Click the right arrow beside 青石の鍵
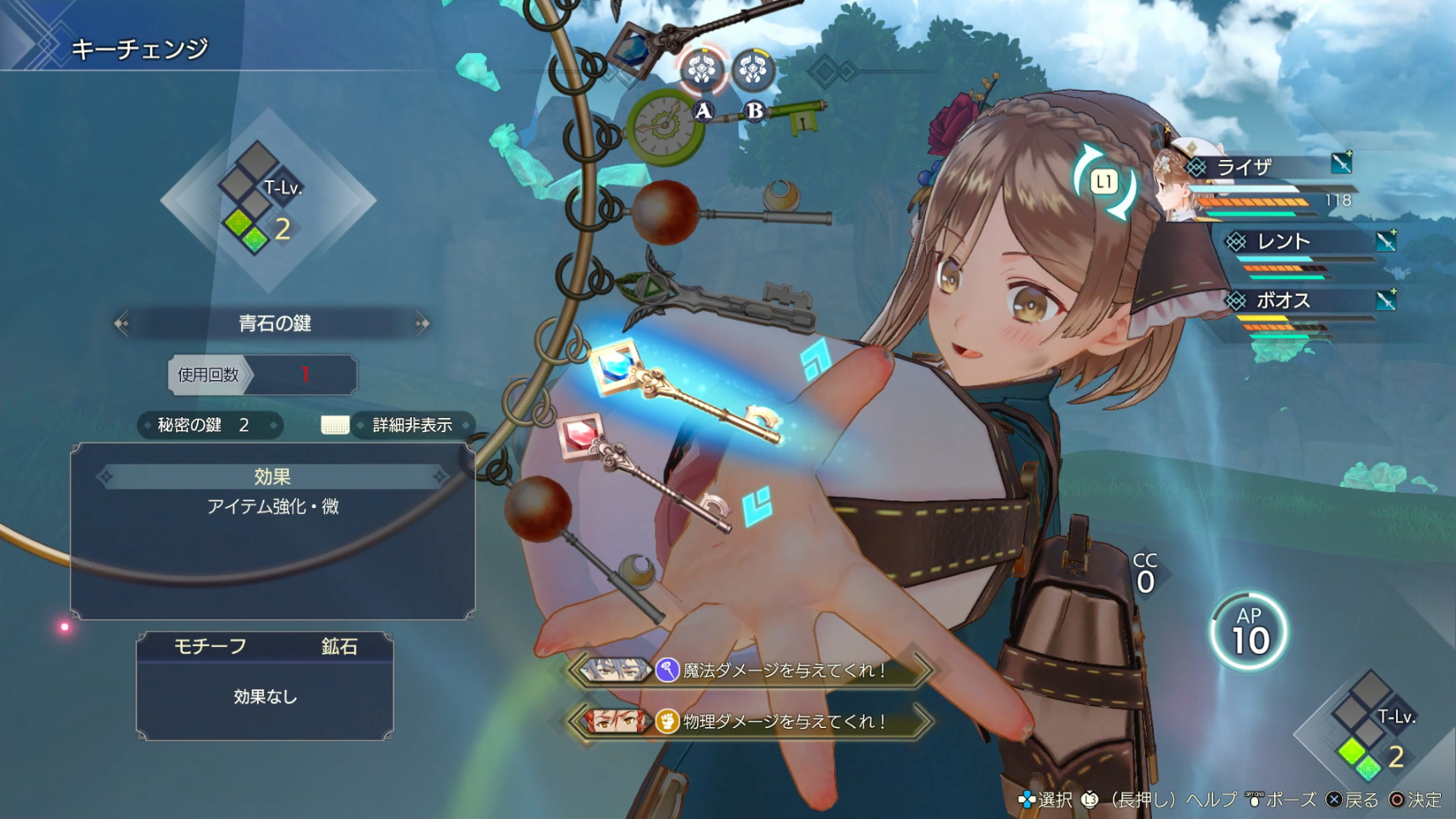Image resolution: width=1456 pixels, height=819 pixels. pyautogui.click(x=422, y=324)
